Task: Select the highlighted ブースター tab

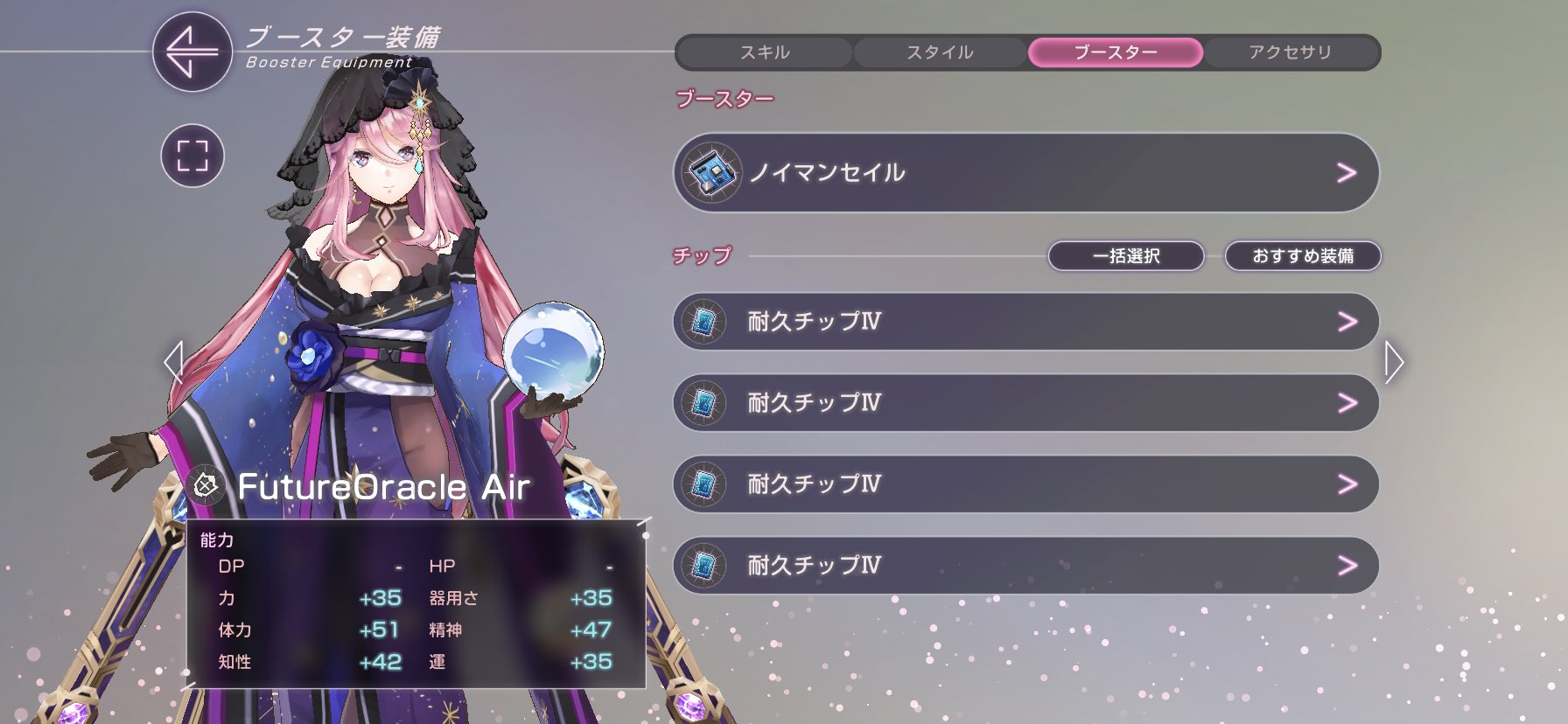Action: pyautogui.click(x=1115, y=52)
